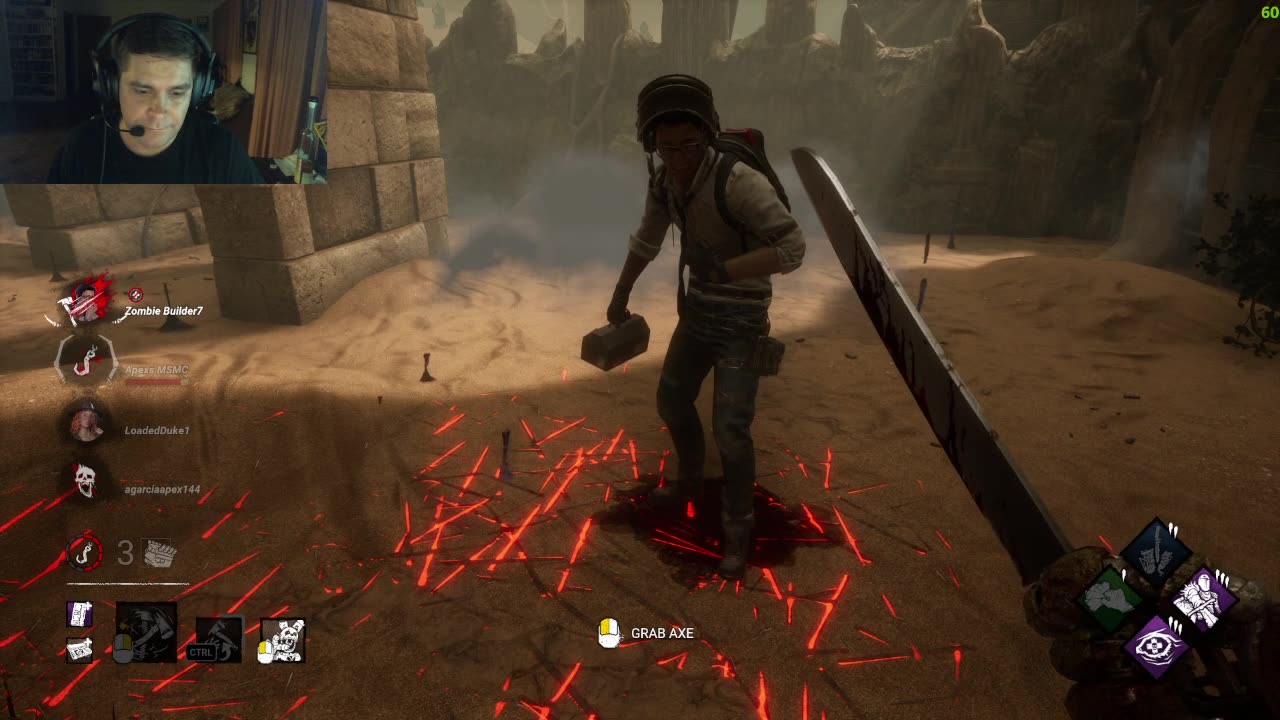The width and height of the screenshot is (1280, 720).
Task: Click the hook counter ring icon
Action: (x=84, y=552)
